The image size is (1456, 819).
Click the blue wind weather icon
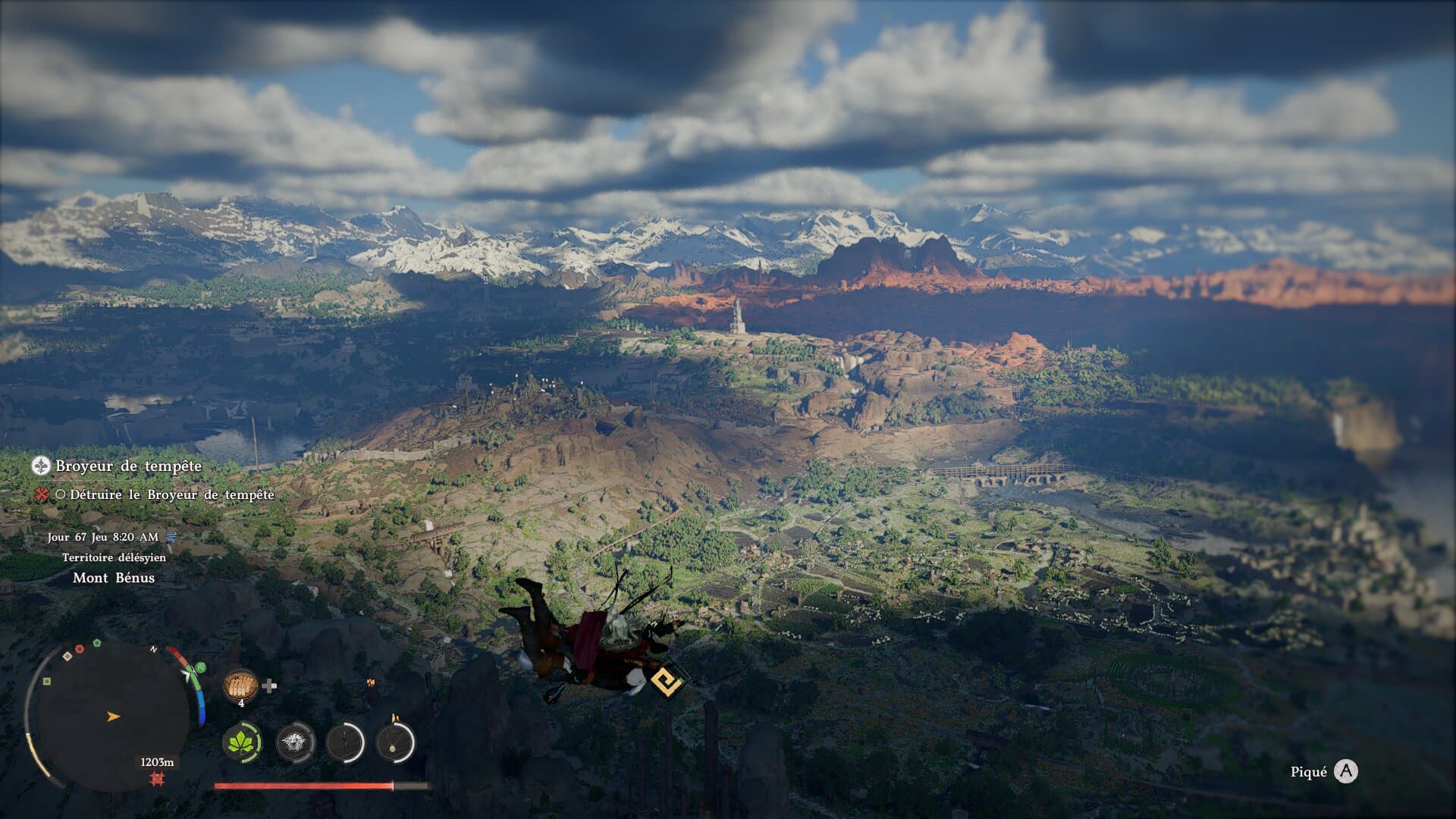[x=171, y=537]
